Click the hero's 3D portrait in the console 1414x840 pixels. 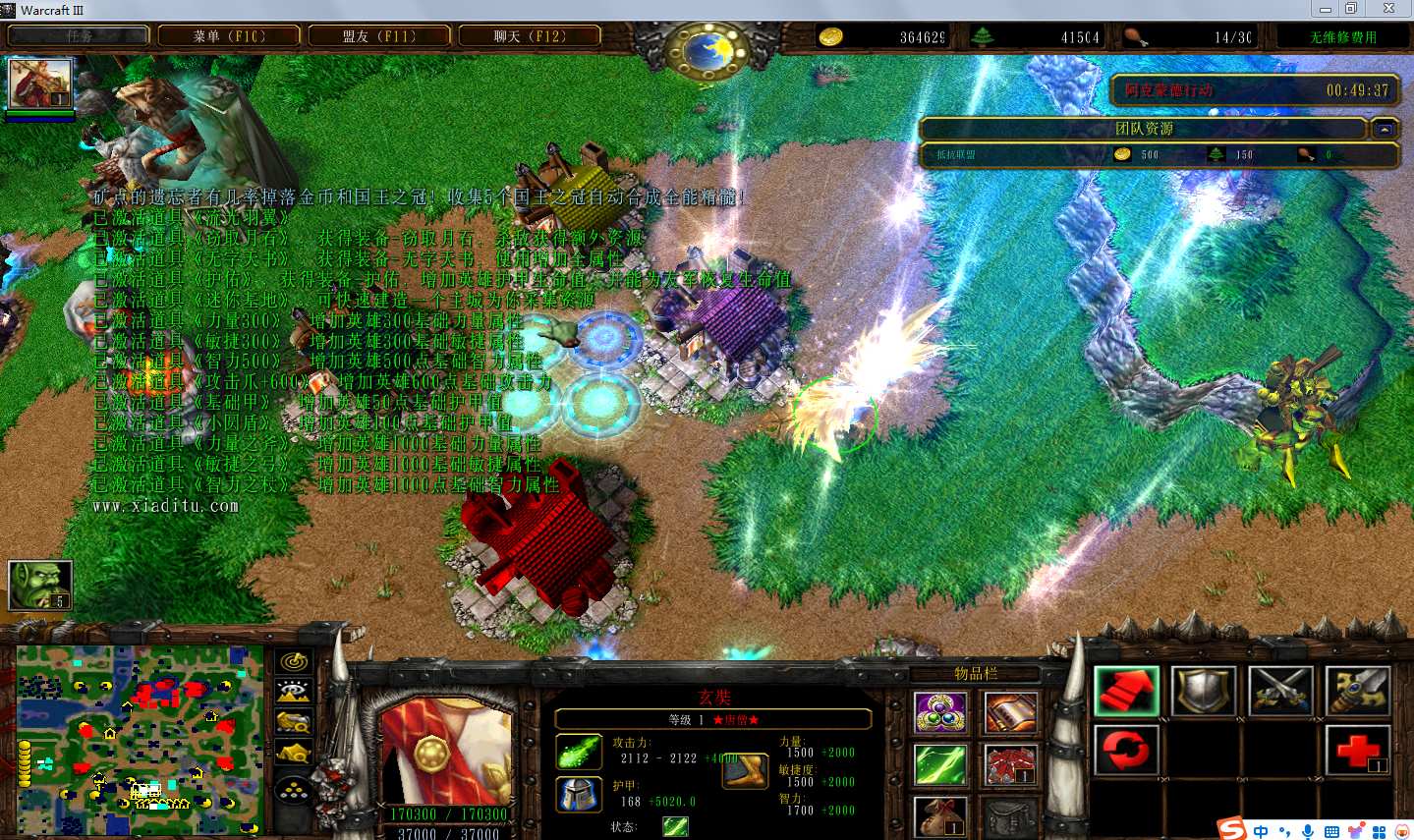pyautogui.click(x=447, y=752)
